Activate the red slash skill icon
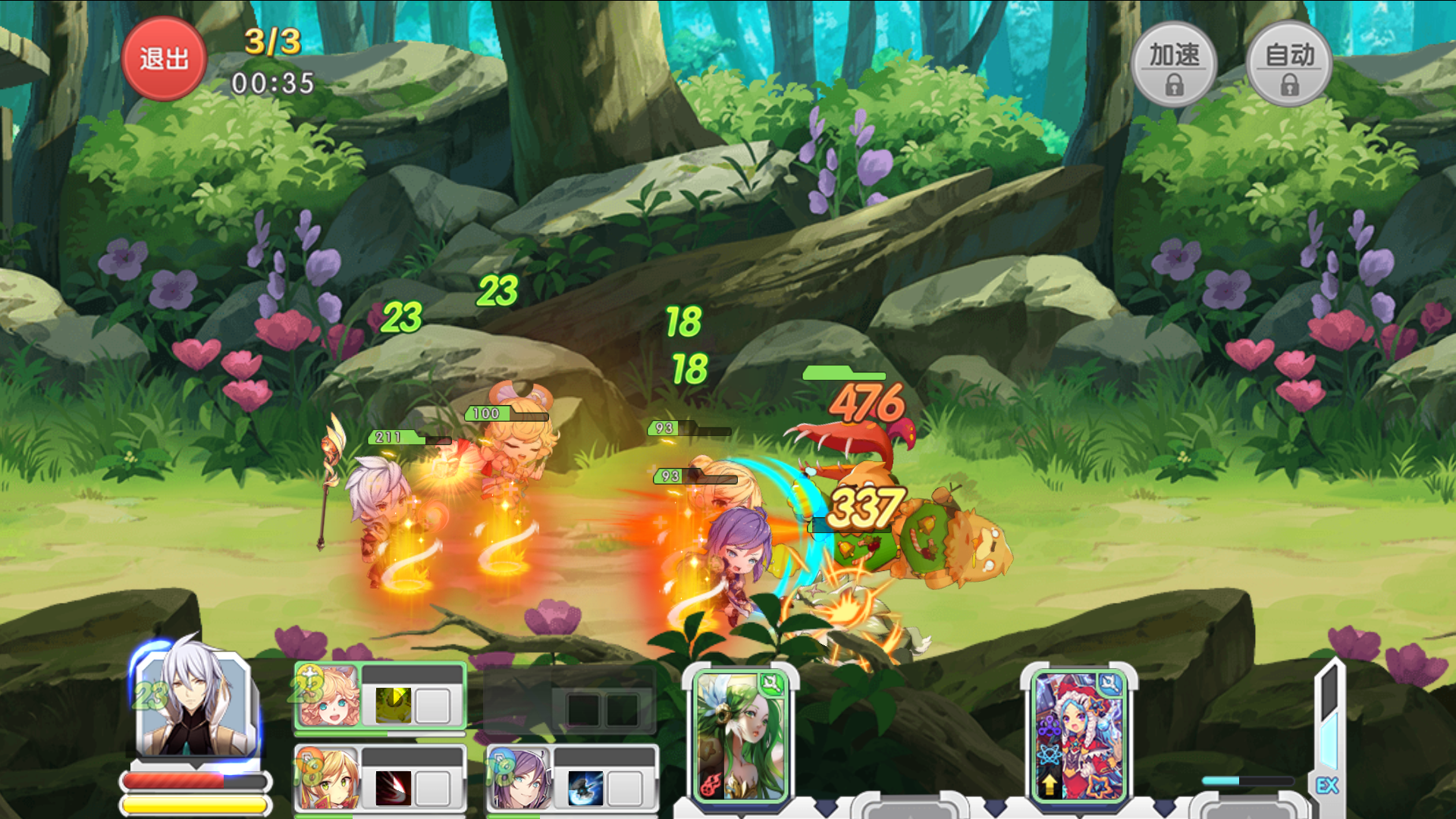1456x819 pixels. point(393,789)
